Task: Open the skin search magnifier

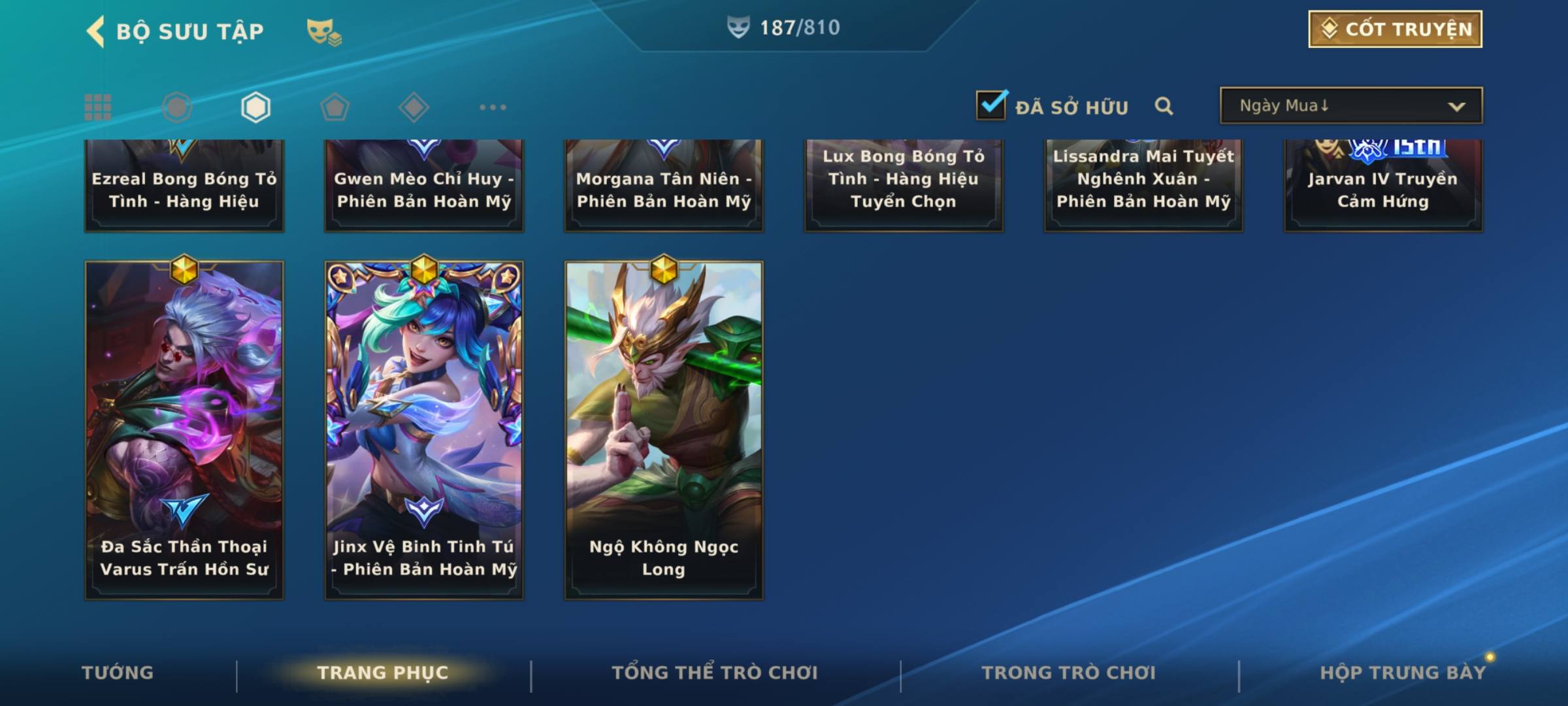Action: [1164, 106]
